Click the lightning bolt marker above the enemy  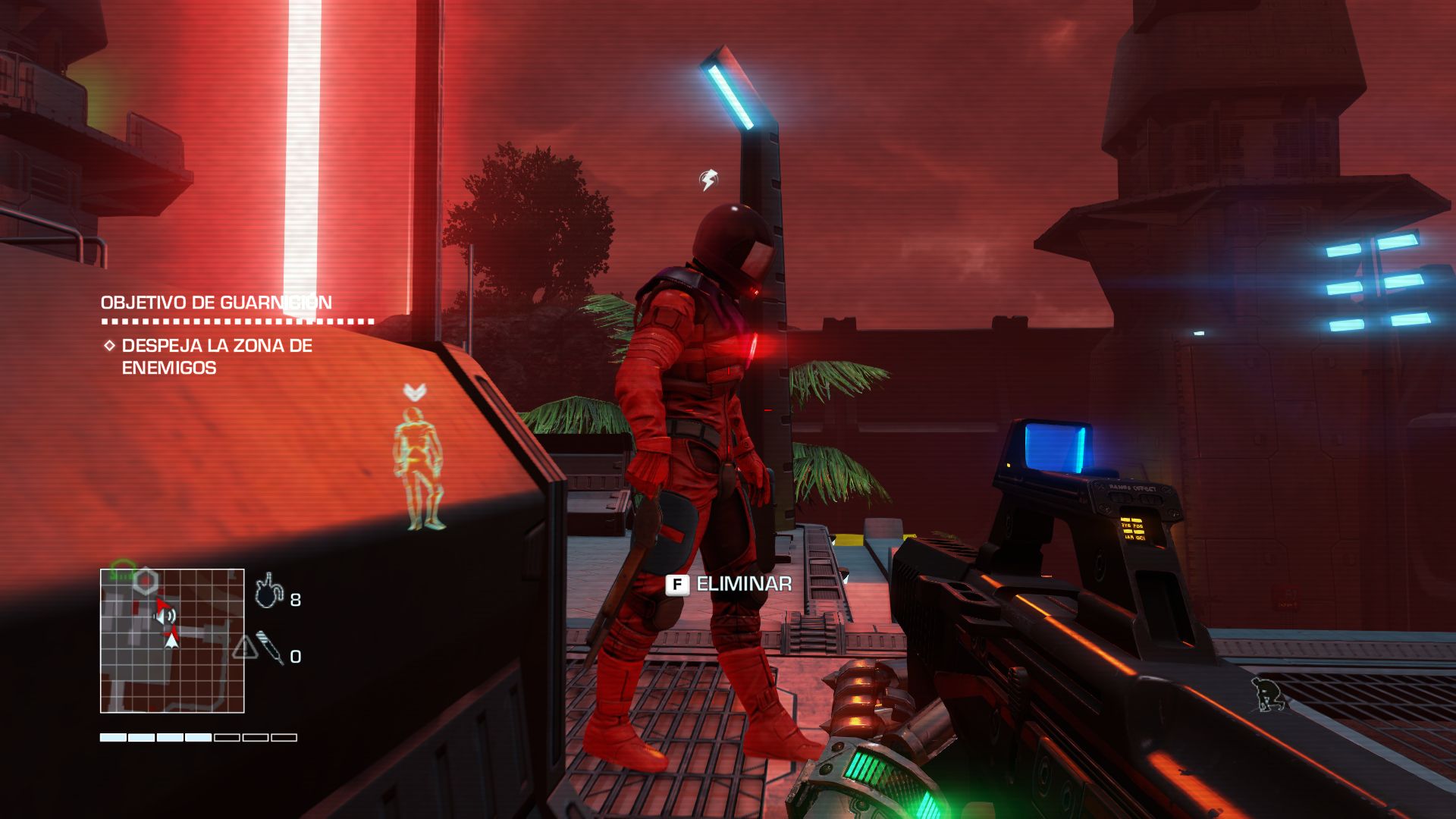708,180
